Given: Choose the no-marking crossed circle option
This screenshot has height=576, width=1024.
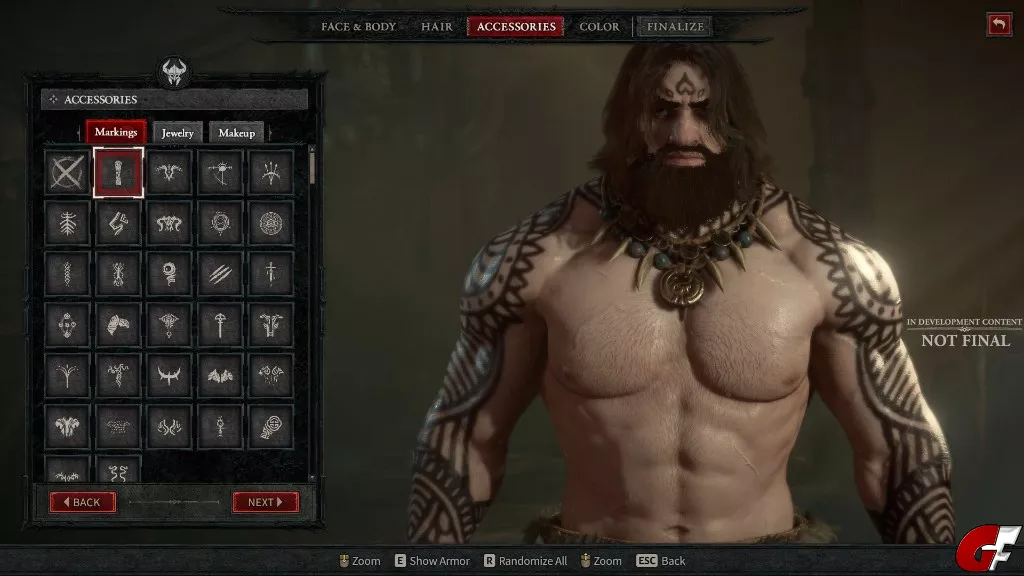Looking at the screenshot, I should (x=67, y=173).
